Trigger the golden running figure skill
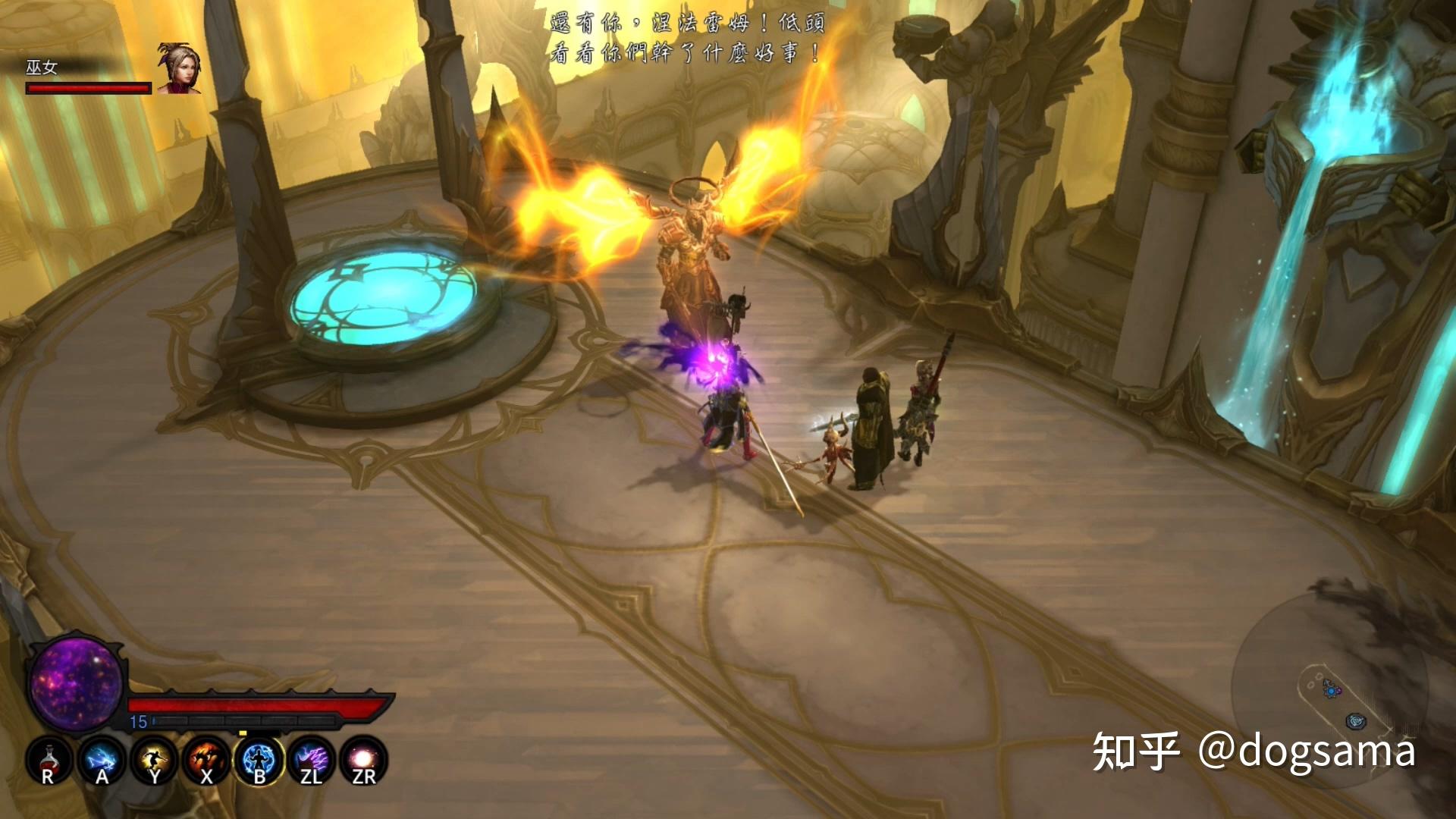1456x819 pixels. [x=154, y=760]
